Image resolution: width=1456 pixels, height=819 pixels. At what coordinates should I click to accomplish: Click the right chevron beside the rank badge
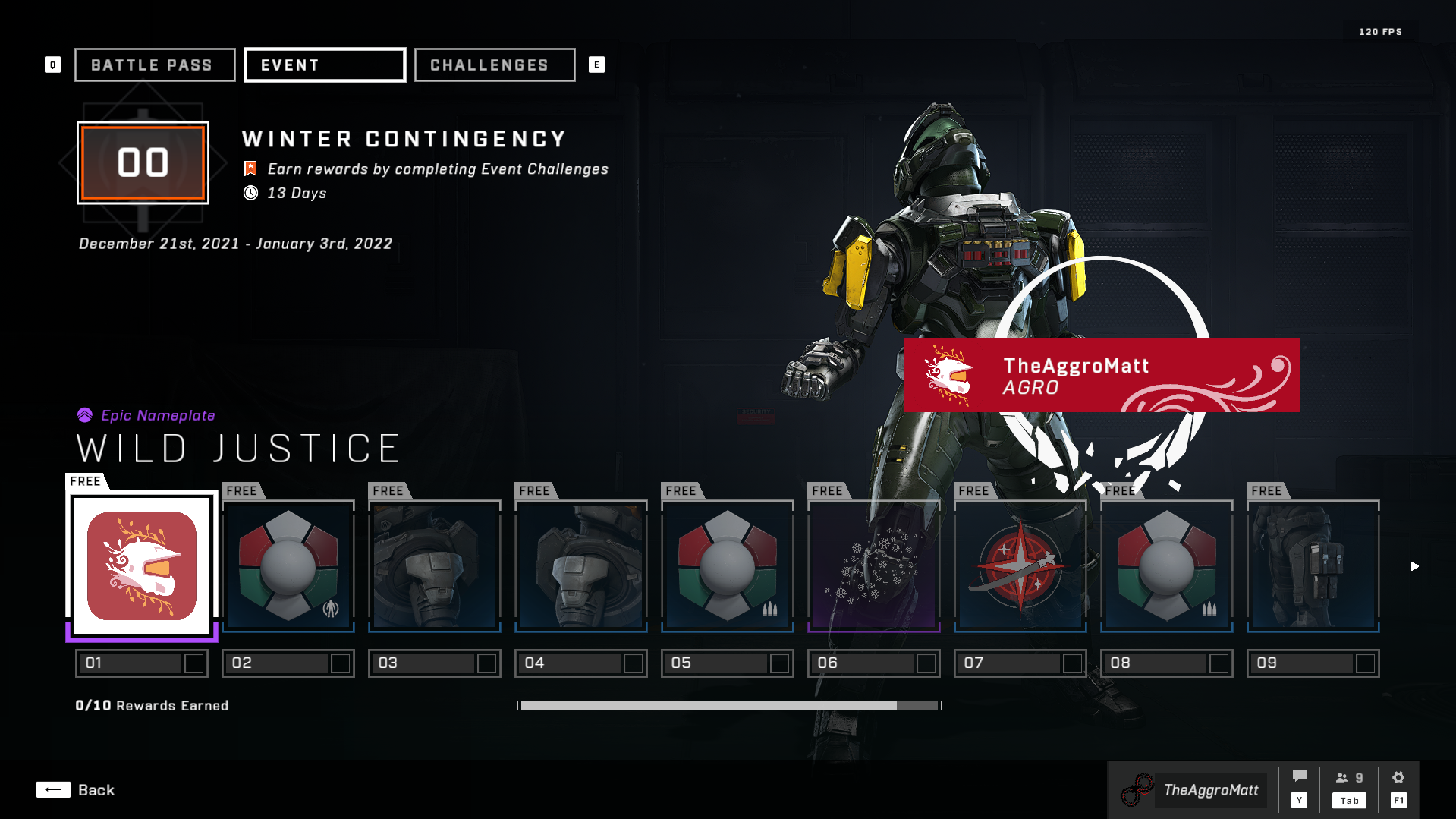(220, 163)
